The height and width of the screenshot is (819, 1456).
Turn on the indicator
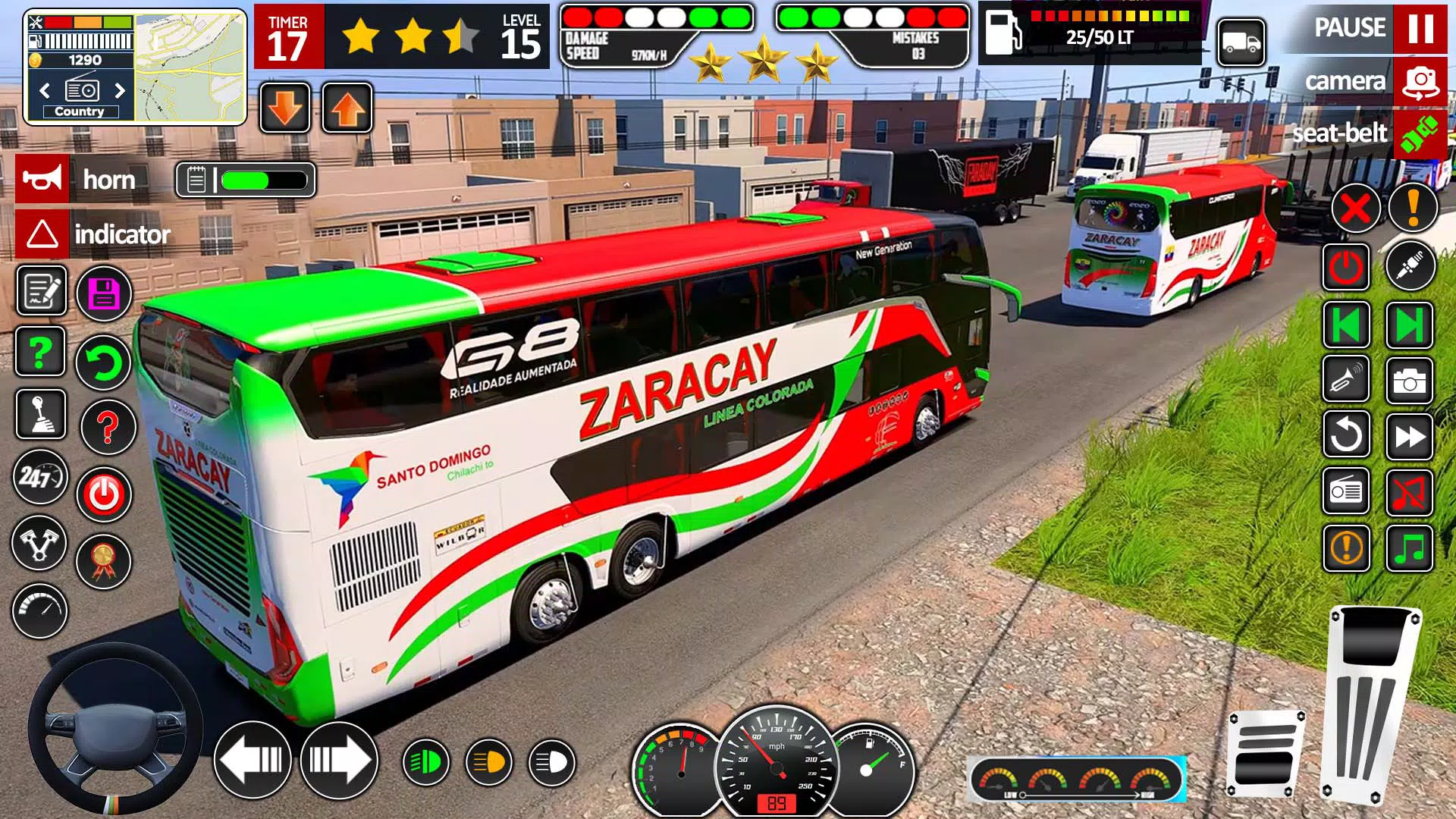click(x=42, y=234)
